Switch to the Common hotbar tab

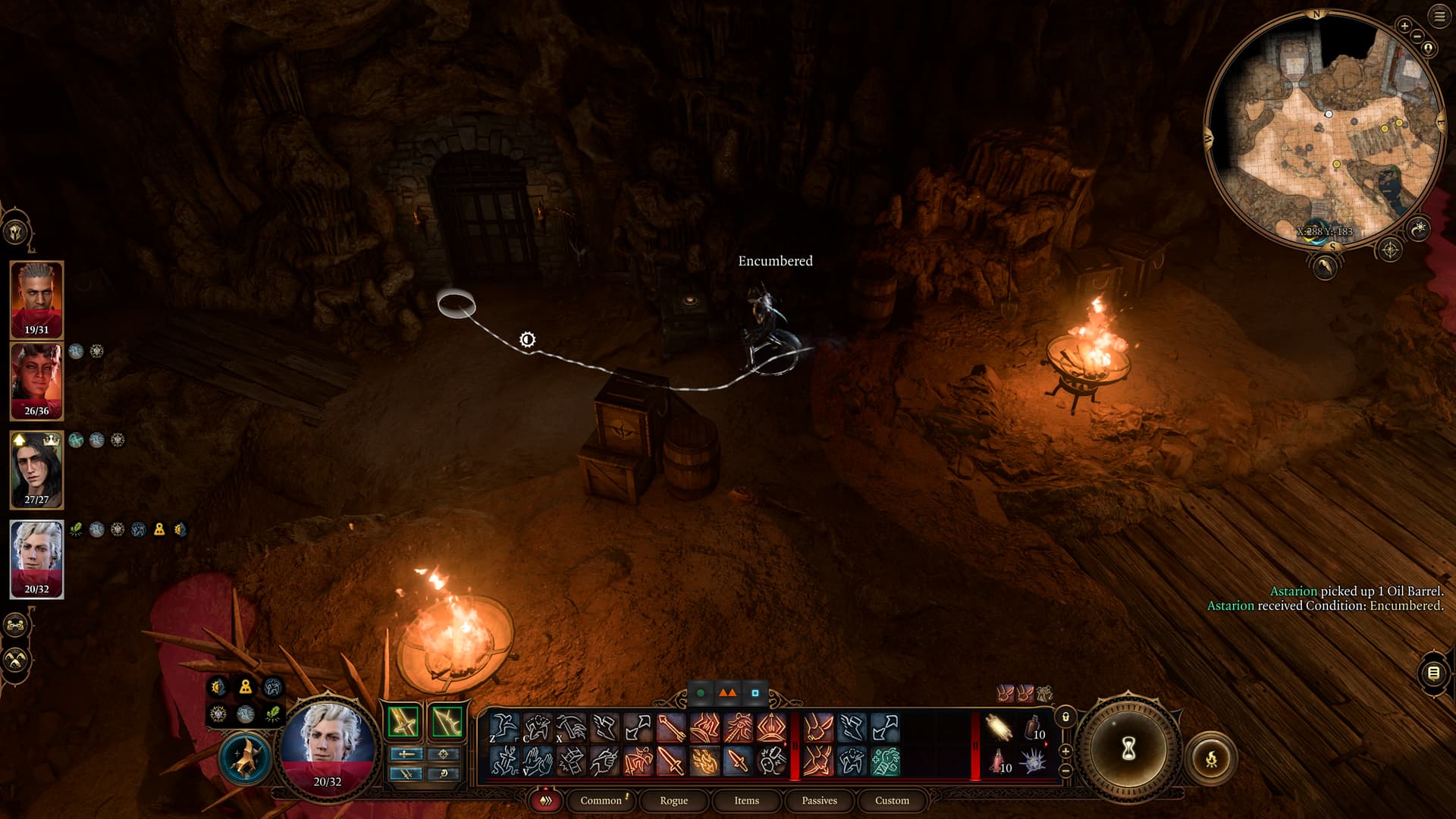click(x=601, y=800)
